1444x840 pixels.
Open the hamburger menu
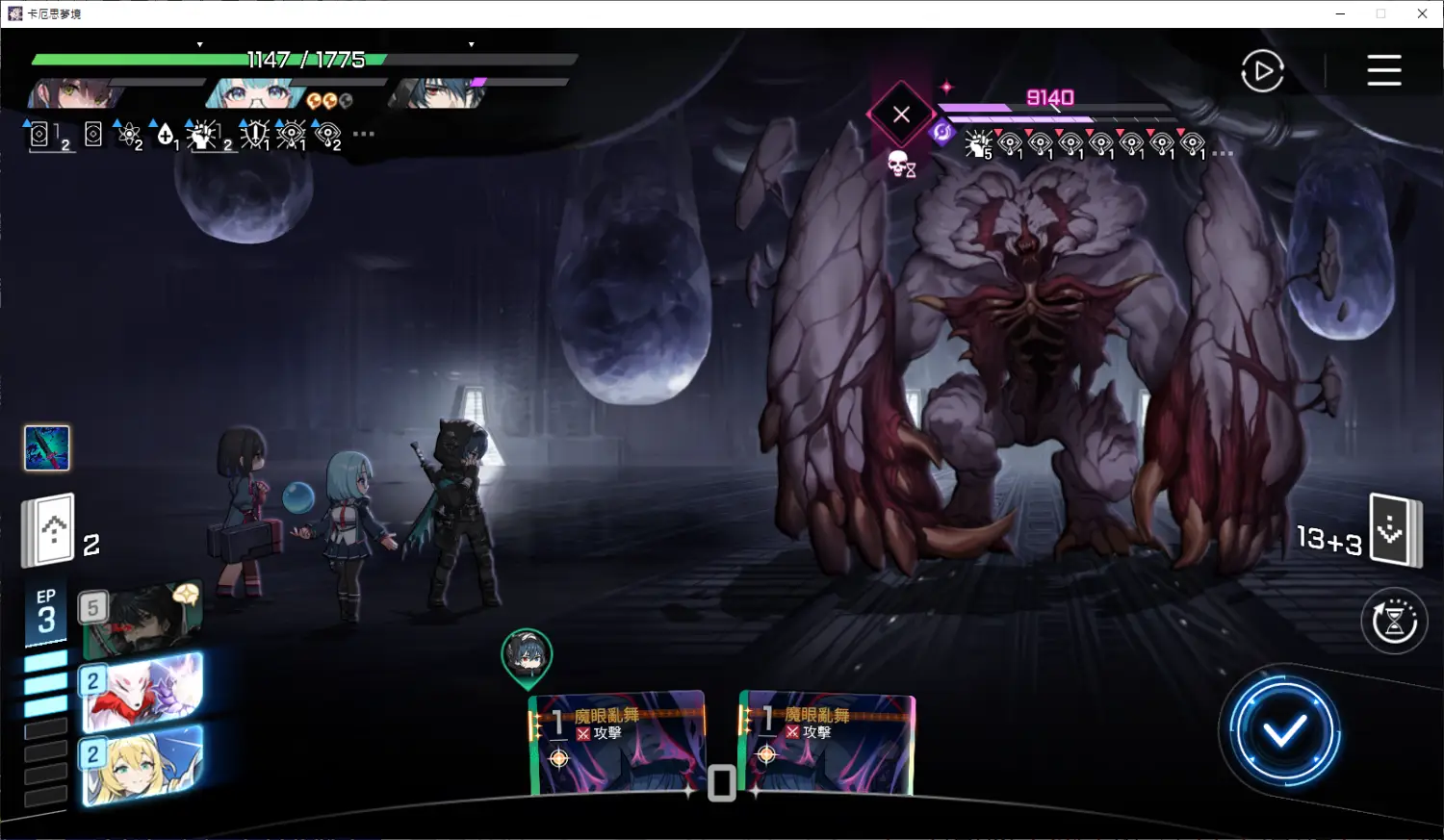1383,70
